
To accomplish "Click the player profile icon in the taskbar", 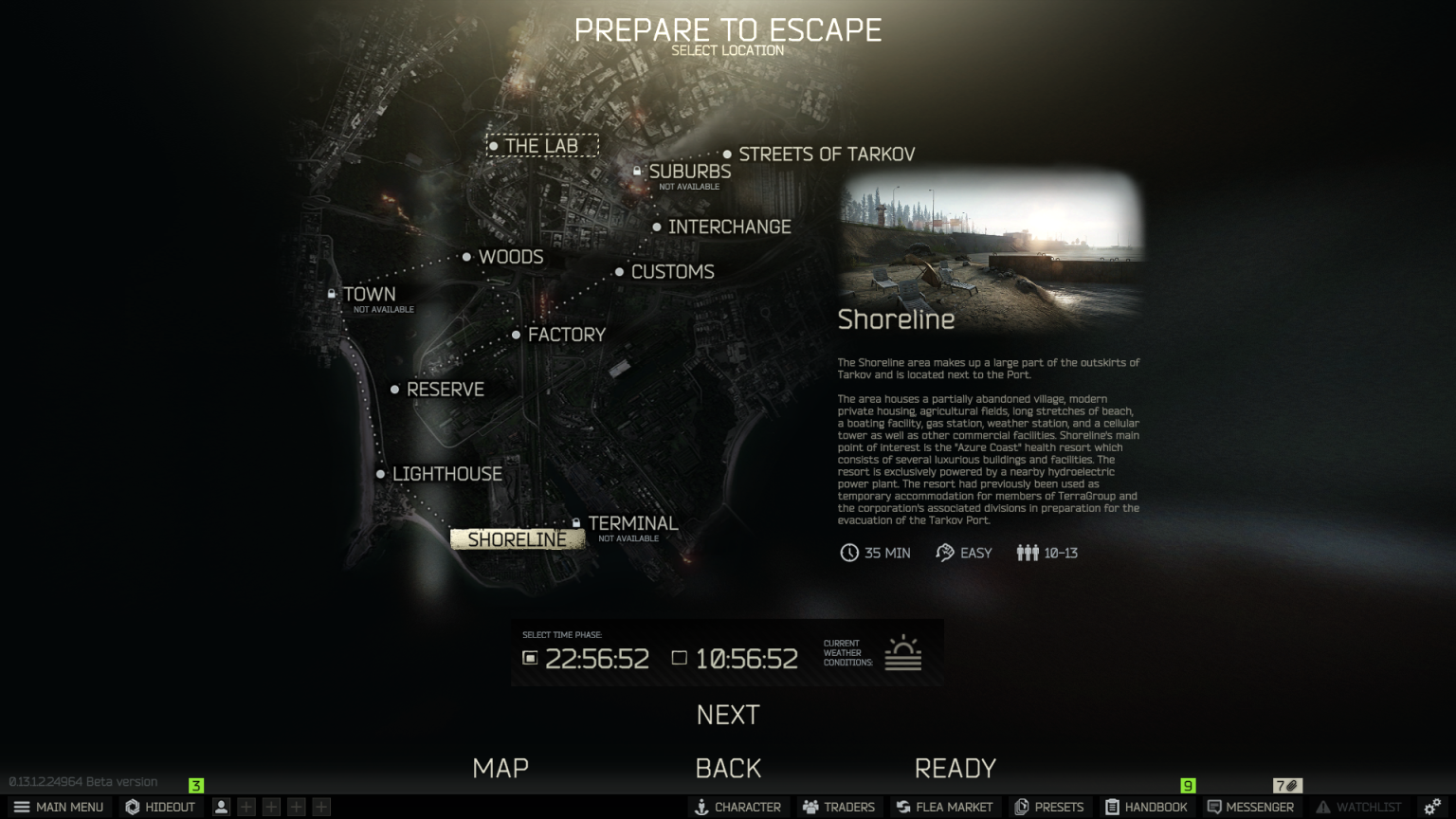I will [x=220, y=807].
